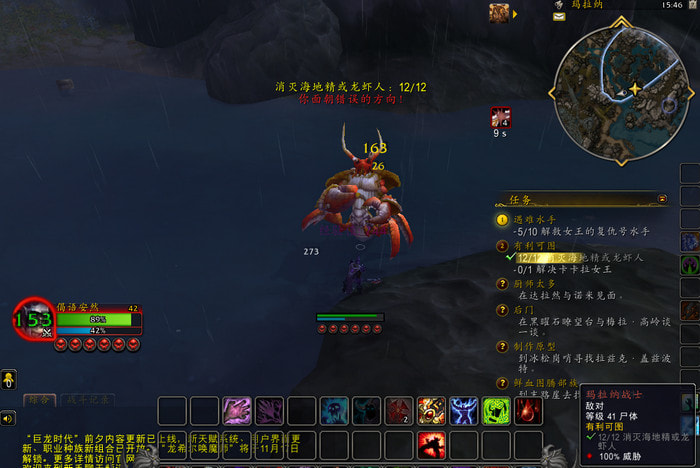Activate the green glowing rune ability
The height and width of the screenshot is (468, 700).
tap(496, 411)
